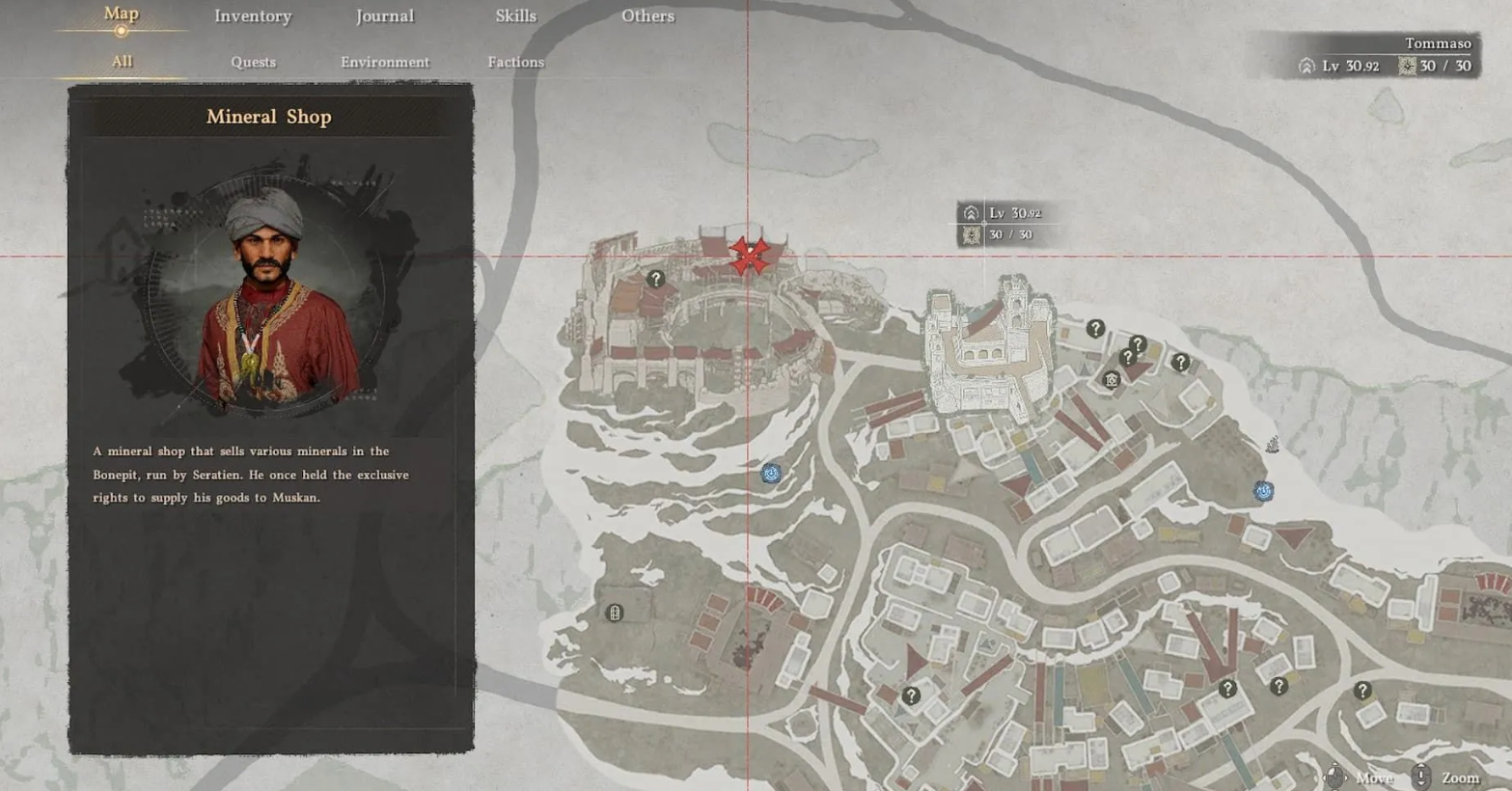The image size is (1512, 791).
Task: Select the dark building icon near the castle
Action: click(x=1112, y=380)
